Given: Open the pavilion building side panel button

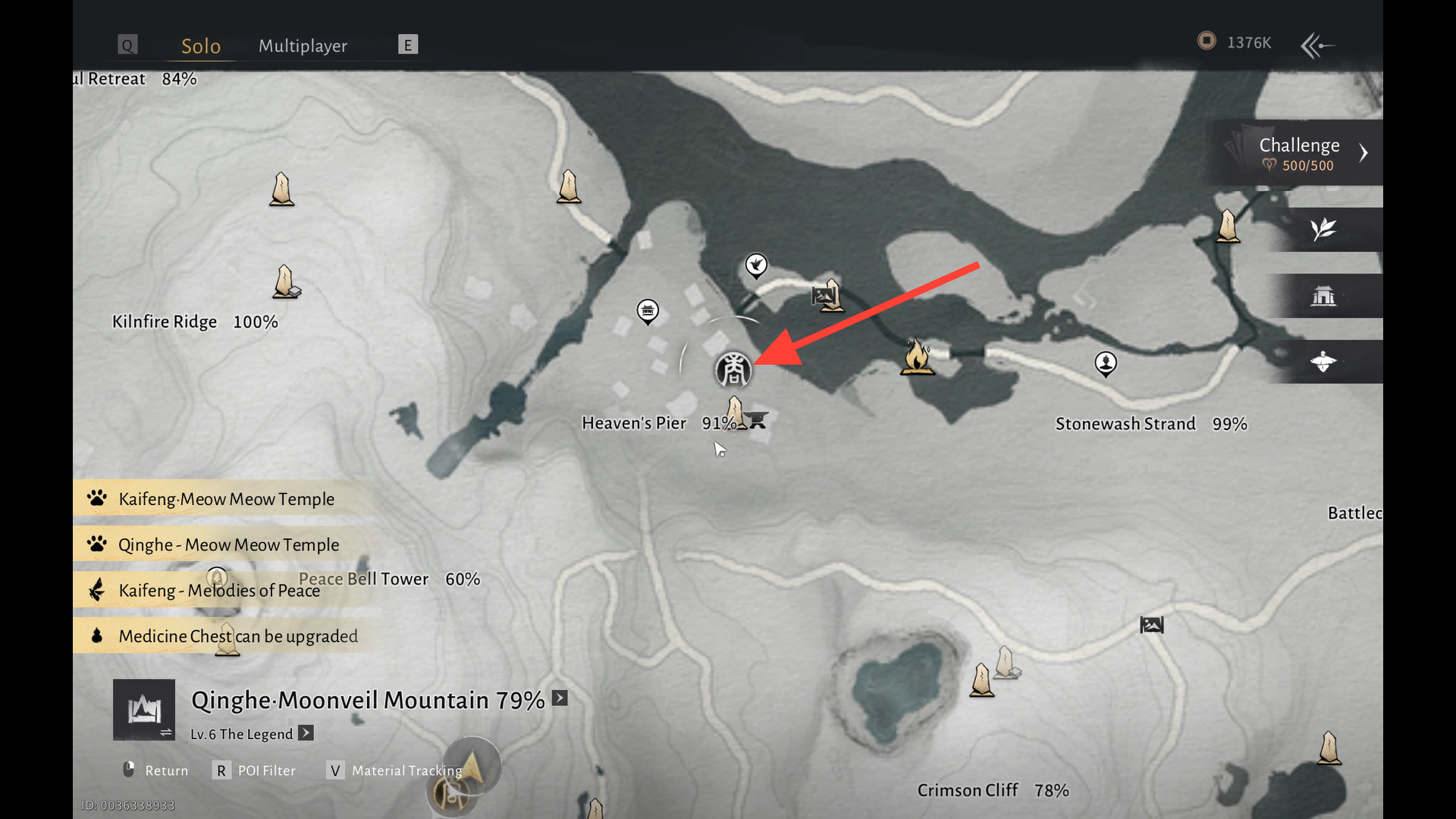Looking at the screenshot, I should coord(1323,296).
